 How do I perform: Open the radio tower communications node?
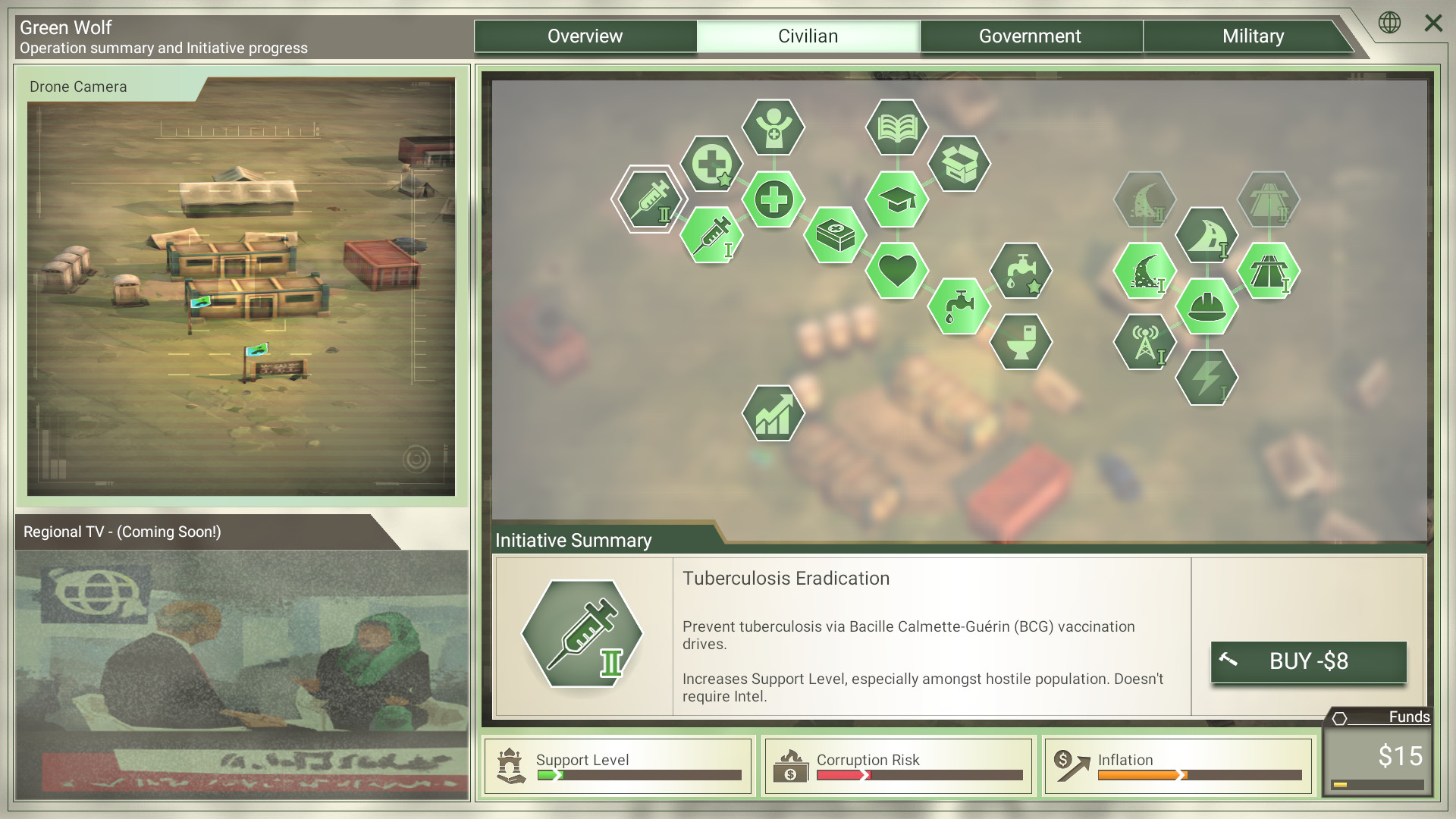[x=1145, y=343]
